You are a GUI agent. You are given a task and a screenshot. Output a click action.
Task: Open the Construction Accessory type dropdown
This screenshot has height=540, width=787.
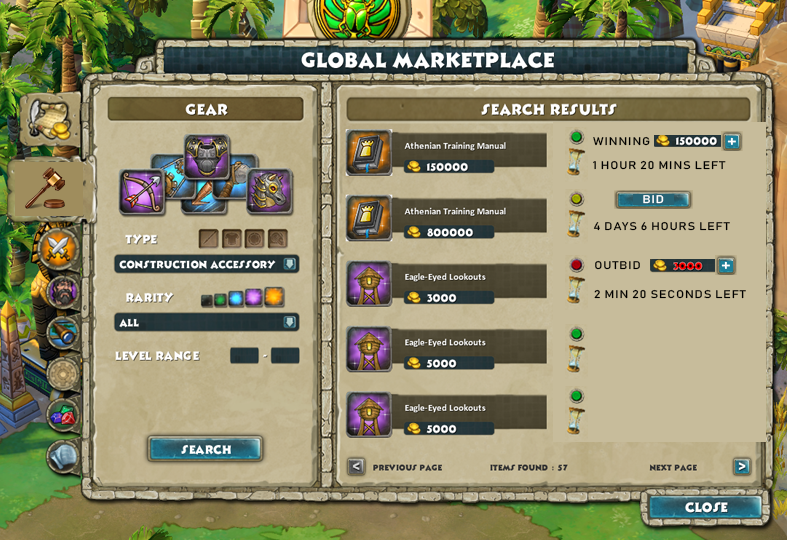point(206,264)
